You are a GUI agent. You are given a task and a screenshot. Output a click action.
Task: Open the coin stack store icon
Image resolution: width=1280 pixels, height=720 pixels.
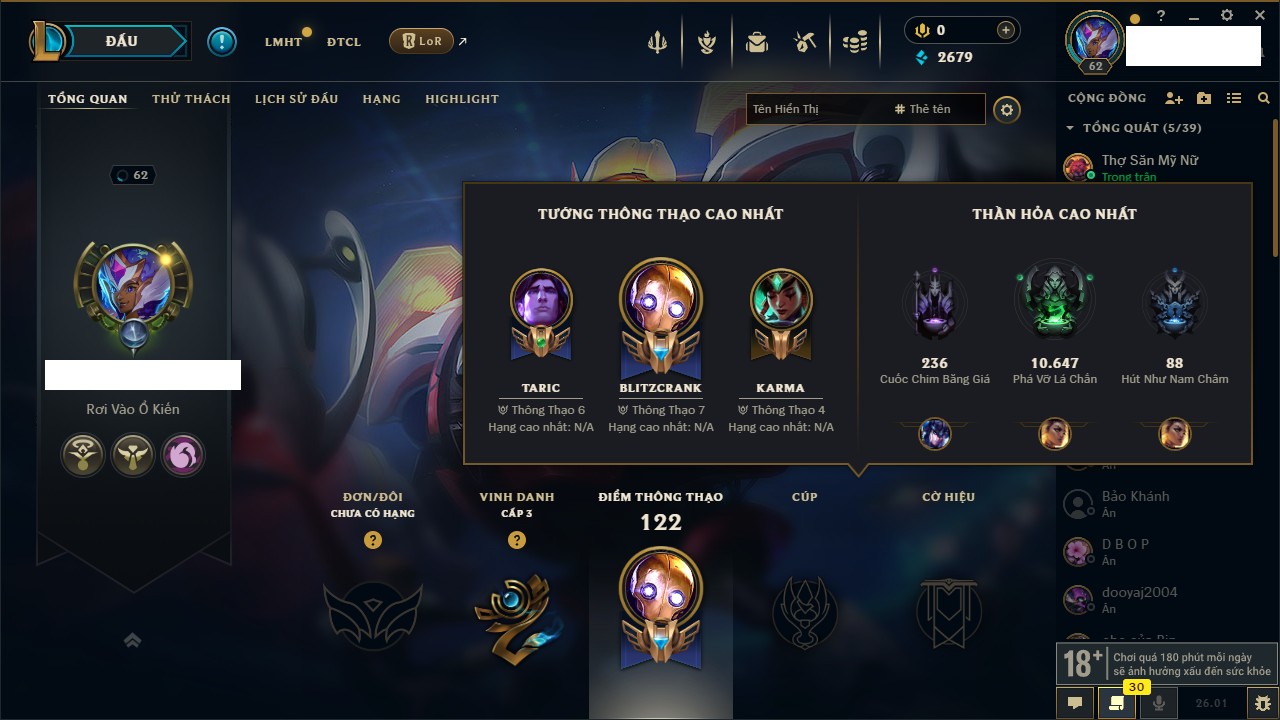[x=854, y=42]
